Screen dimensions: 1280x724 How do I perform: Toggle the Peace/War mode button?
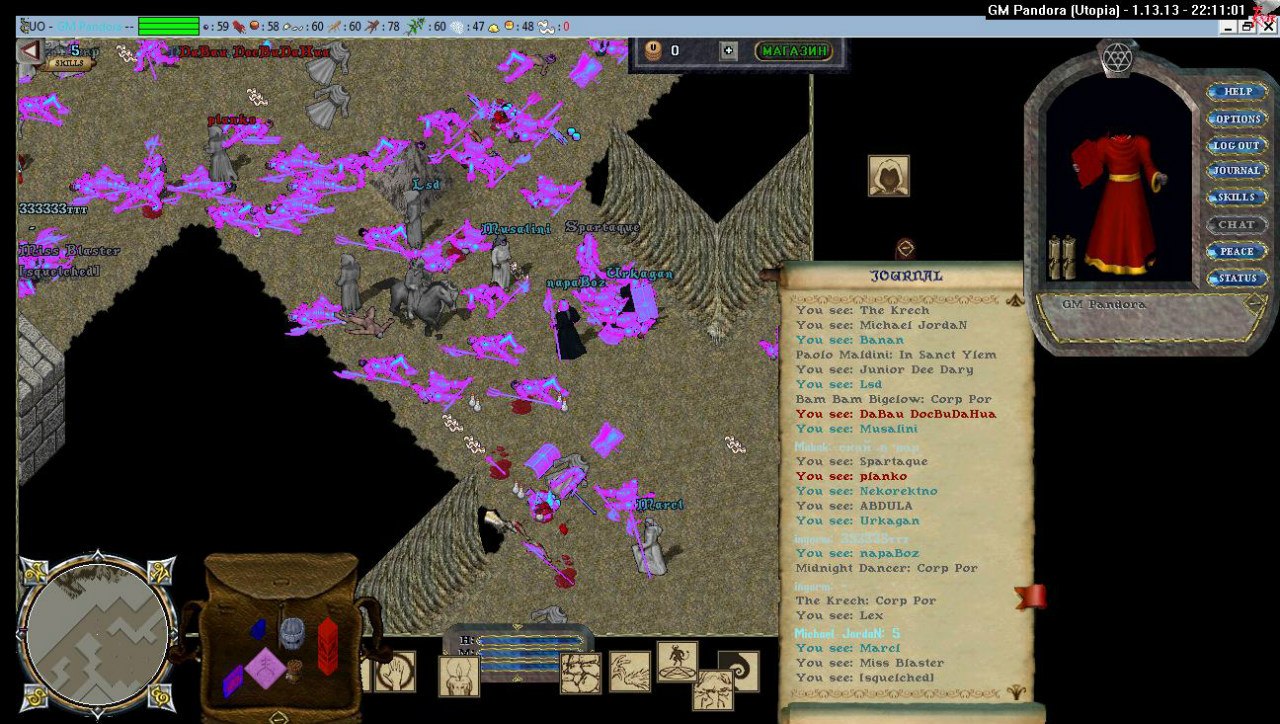click(1237, 252)
